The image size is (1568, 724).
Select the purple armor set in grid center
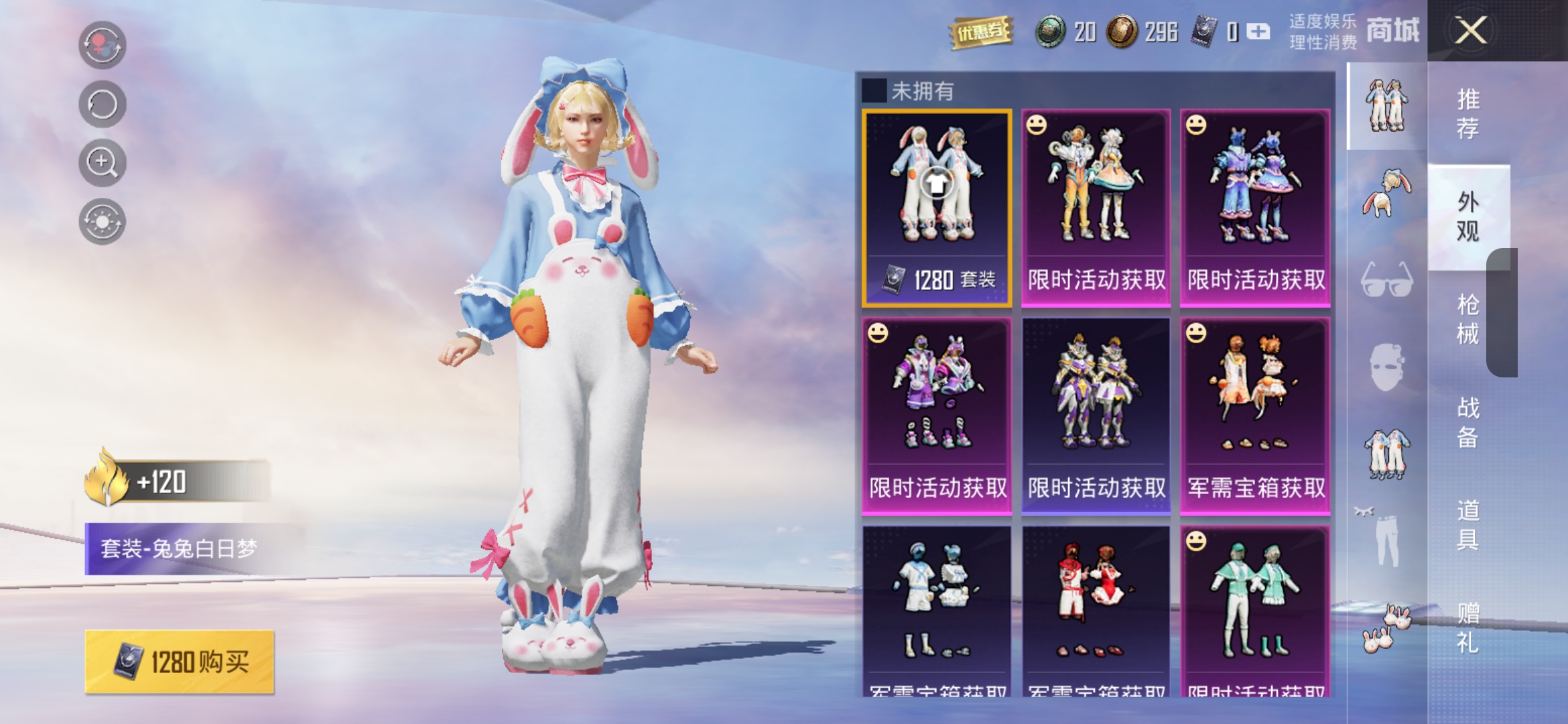tap(1095, 416)
